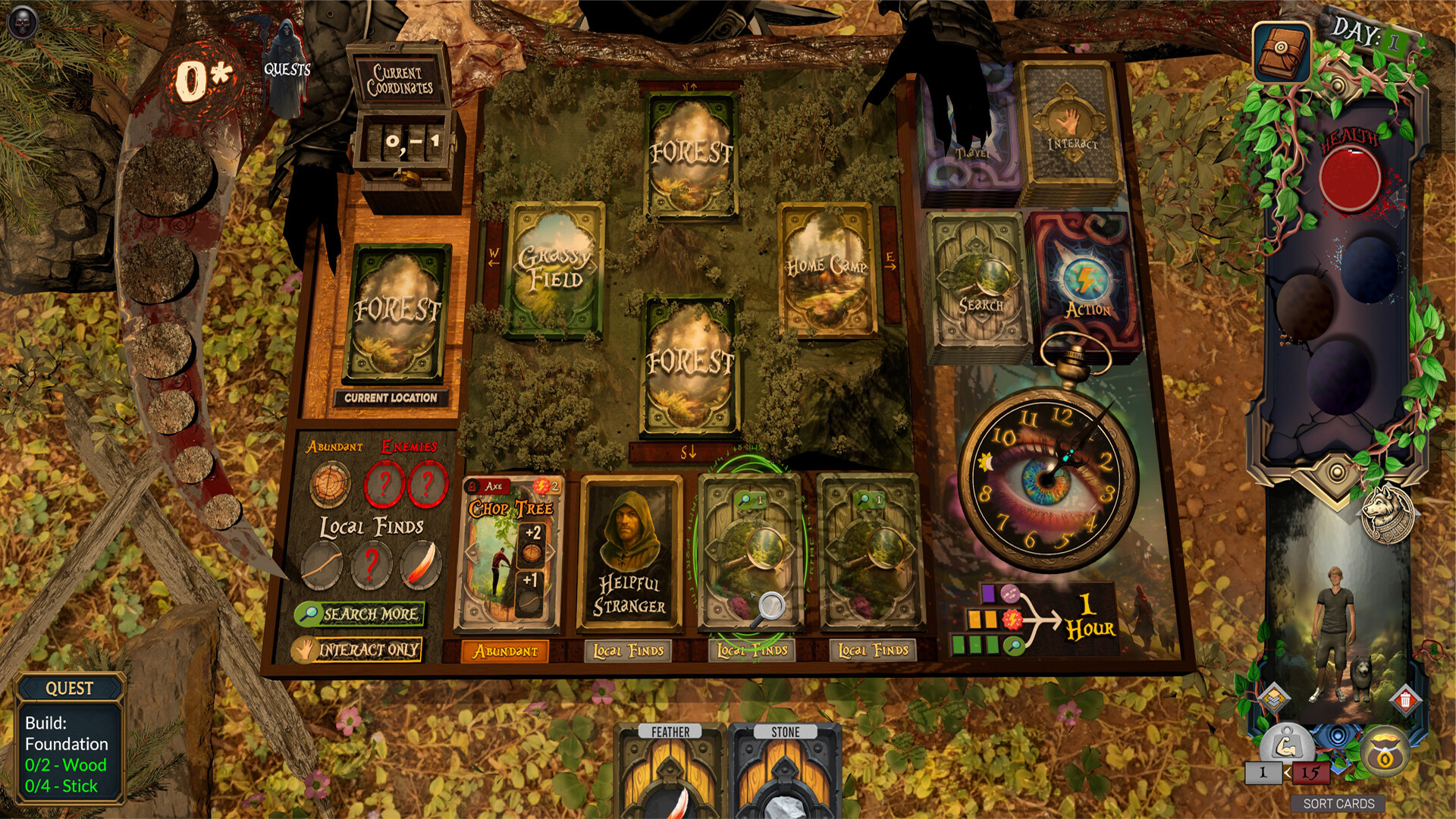Select the Stone card in hand
This screenshot has height=819, width=1456.
(x=786, y=773)
